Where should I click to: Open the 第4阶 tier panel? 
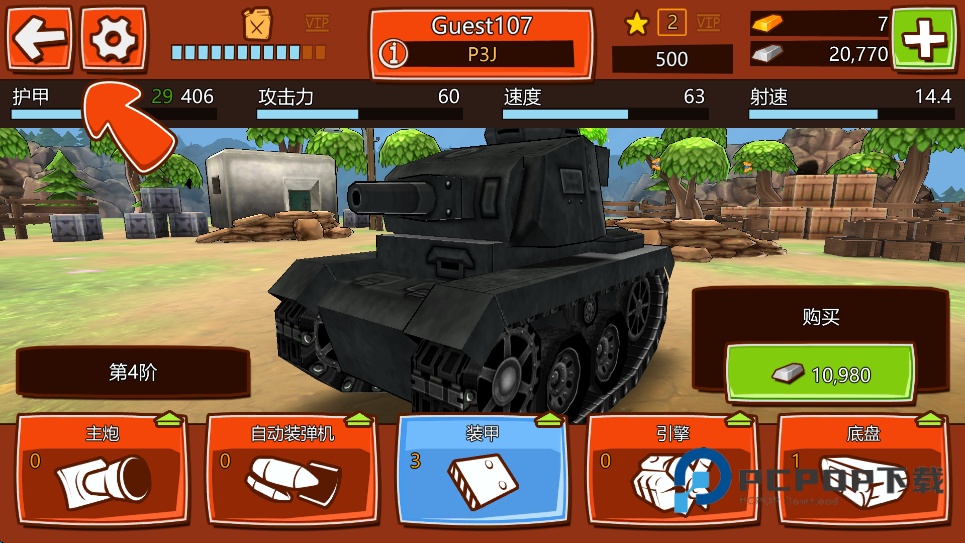click(133, 373)
